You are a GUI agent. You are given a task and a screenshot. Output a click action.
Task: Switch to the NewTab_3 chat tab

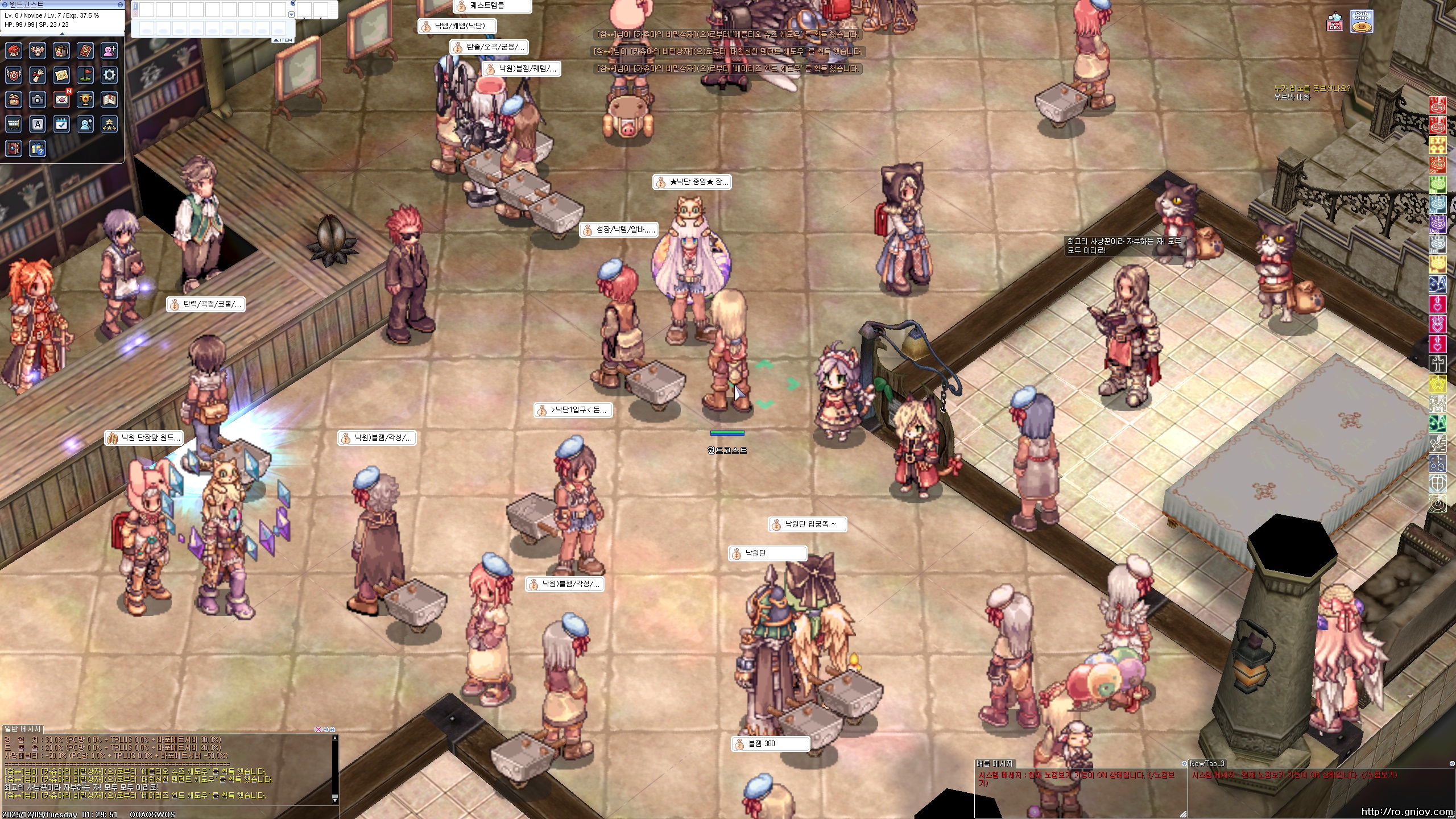tap(1207, 763)
